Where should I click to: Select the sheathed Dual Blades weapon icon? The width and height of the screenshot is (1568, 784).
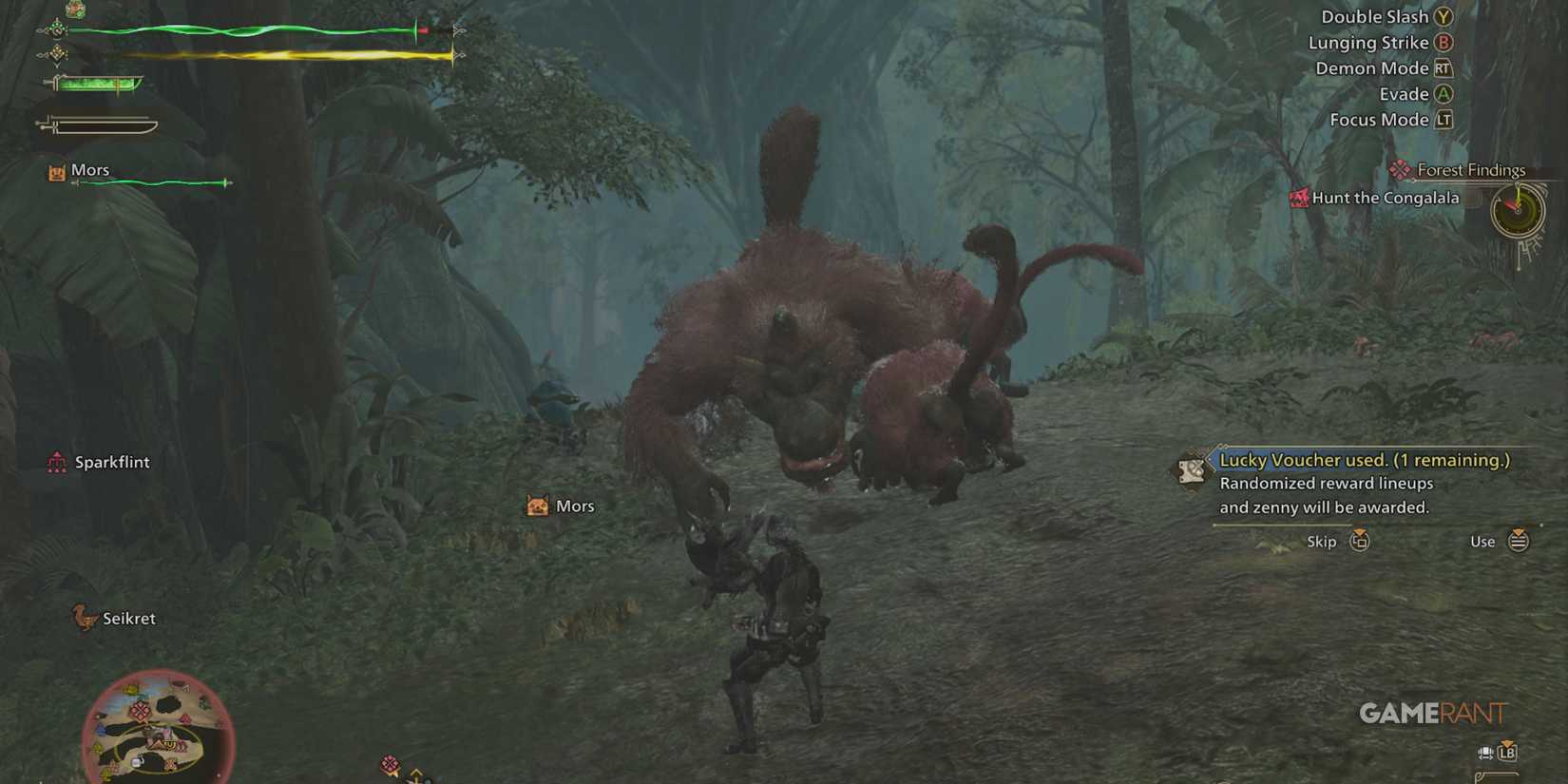tap(100, 124)
